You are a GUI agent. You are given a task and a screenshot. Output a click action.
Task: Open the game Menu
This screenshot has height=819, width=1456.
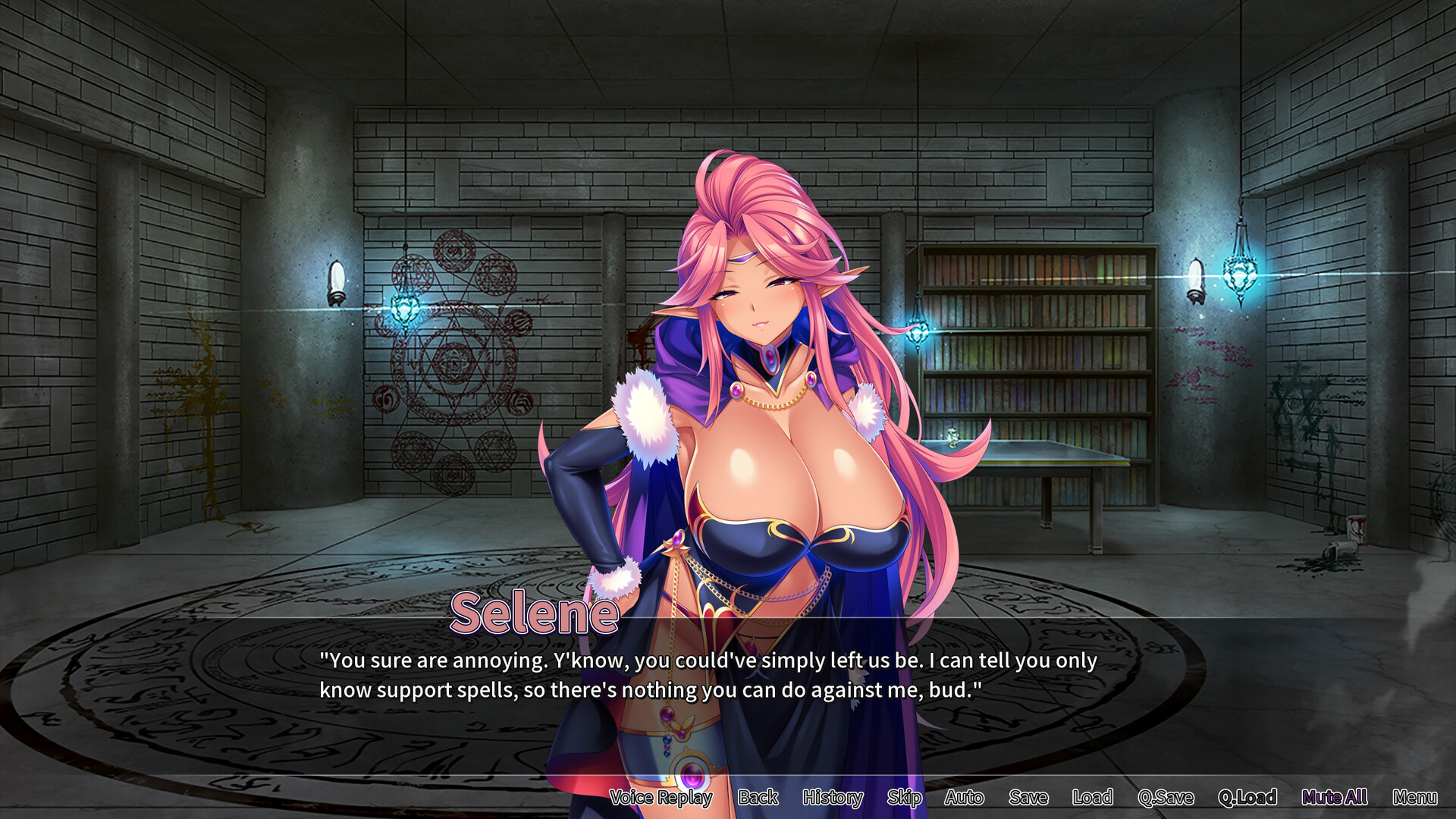point(1414,797)
